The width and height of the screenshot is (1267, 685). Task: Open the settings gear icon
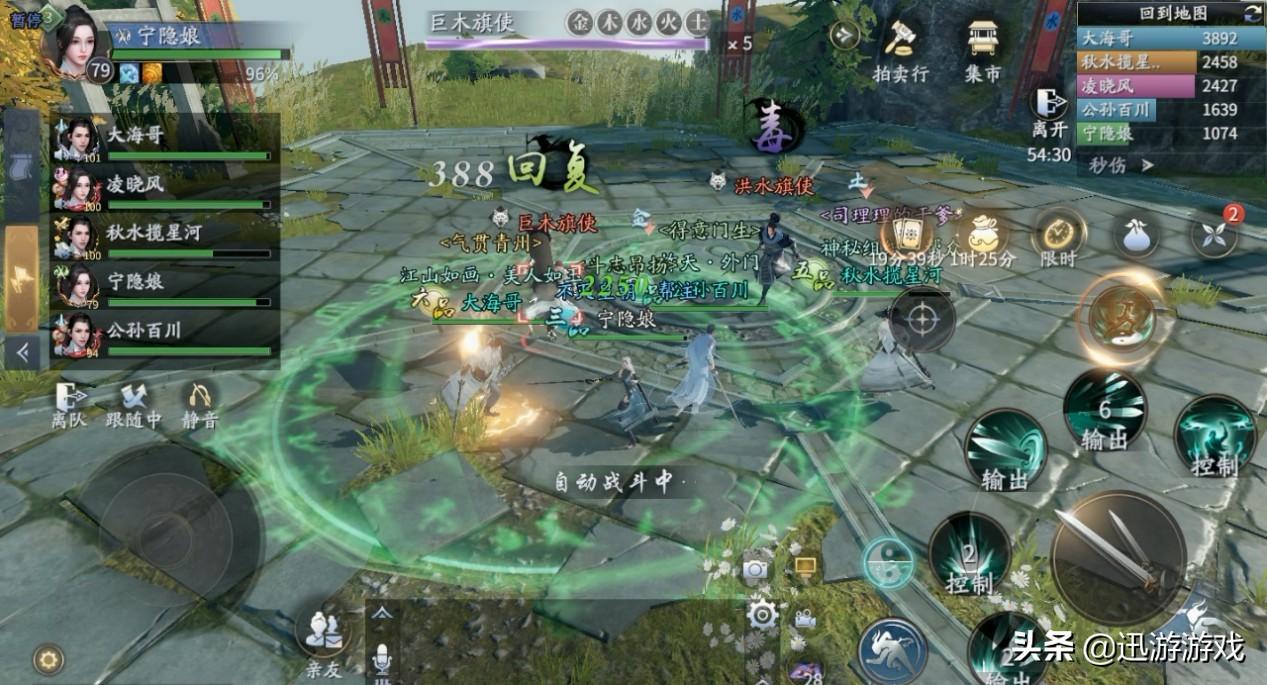(x=762, y=614)
